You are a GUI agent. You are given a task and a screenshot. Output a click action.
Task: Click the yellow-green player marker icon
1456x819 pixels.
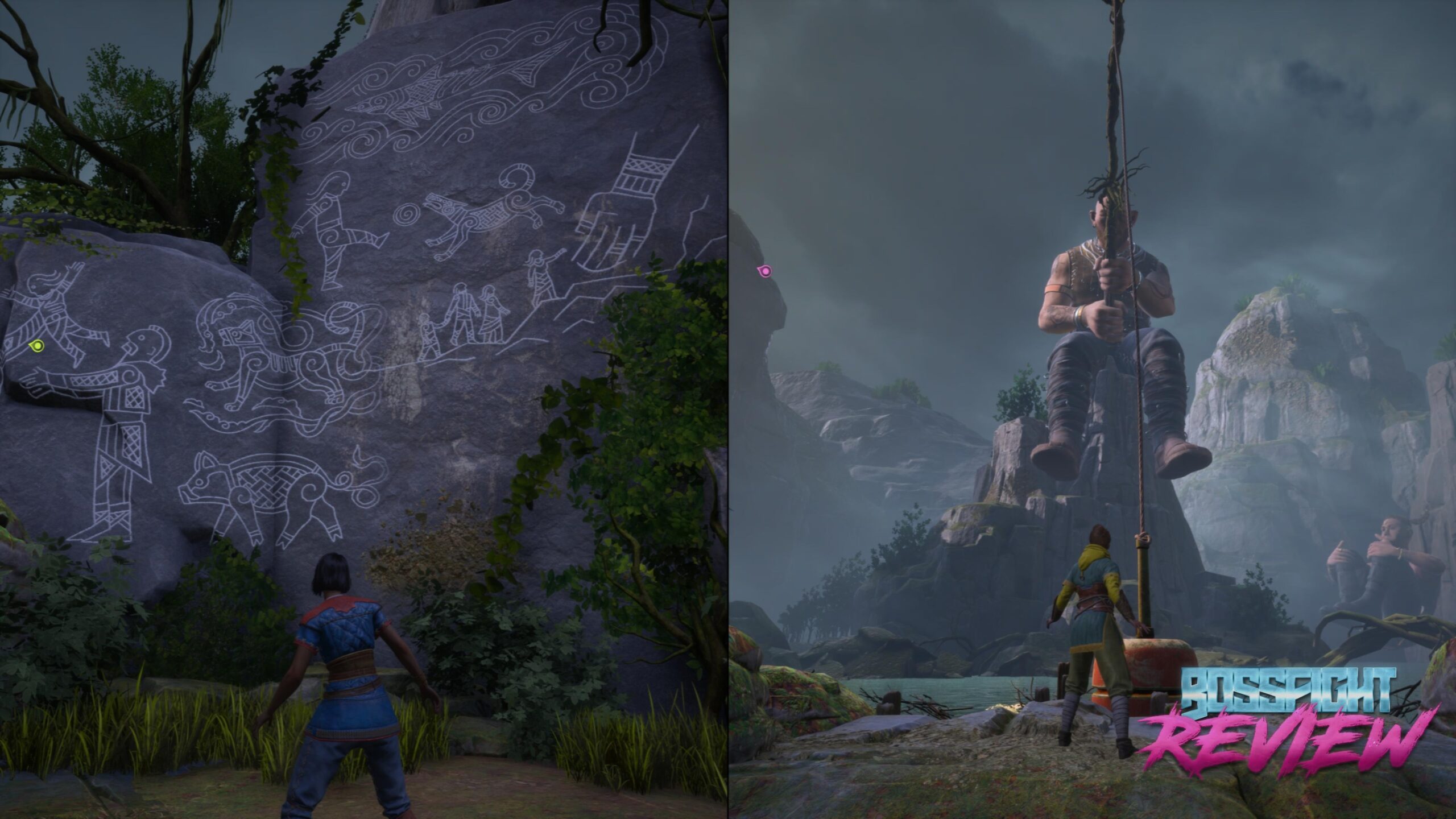[37, 345]
